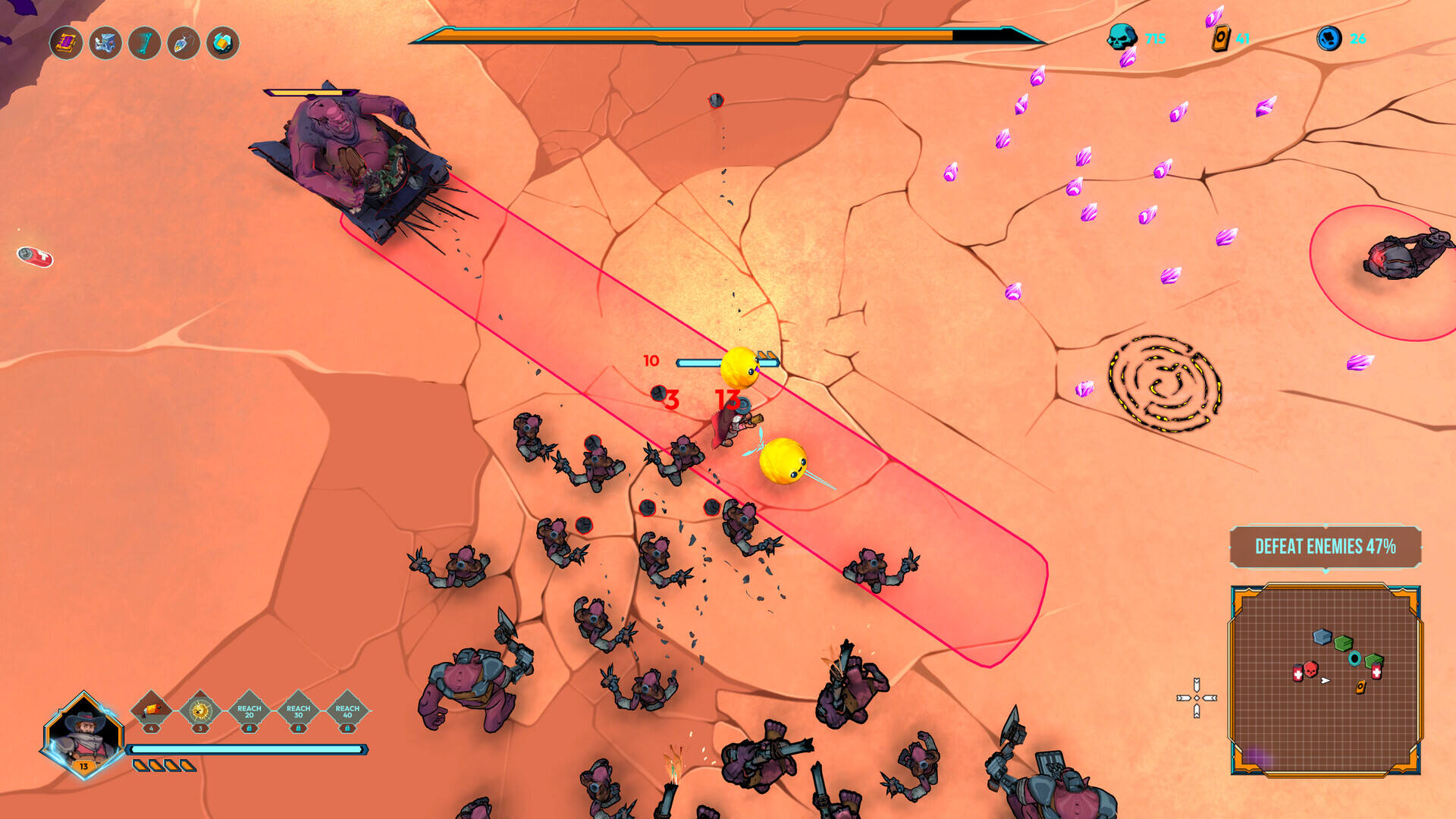
Task: Open the minimap
Action: click(x=1325, y=680)
